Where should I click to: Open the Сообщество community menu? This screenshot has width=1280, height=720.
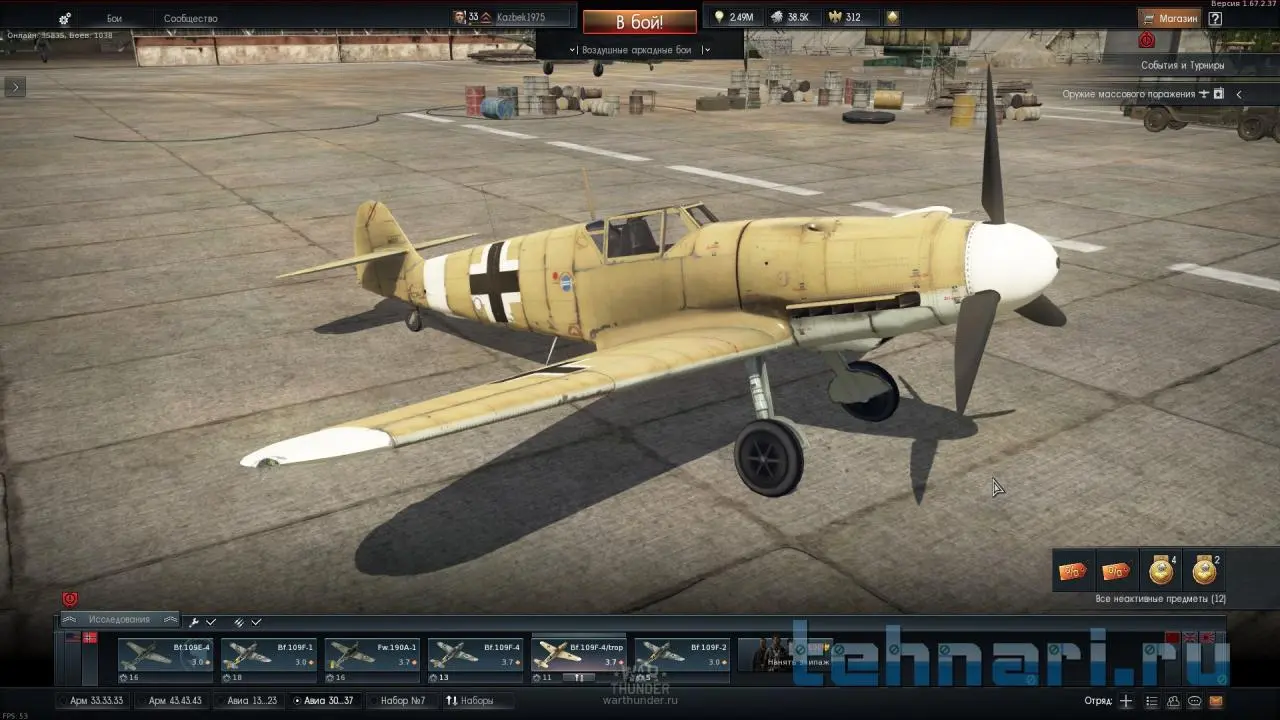(190, 18)
